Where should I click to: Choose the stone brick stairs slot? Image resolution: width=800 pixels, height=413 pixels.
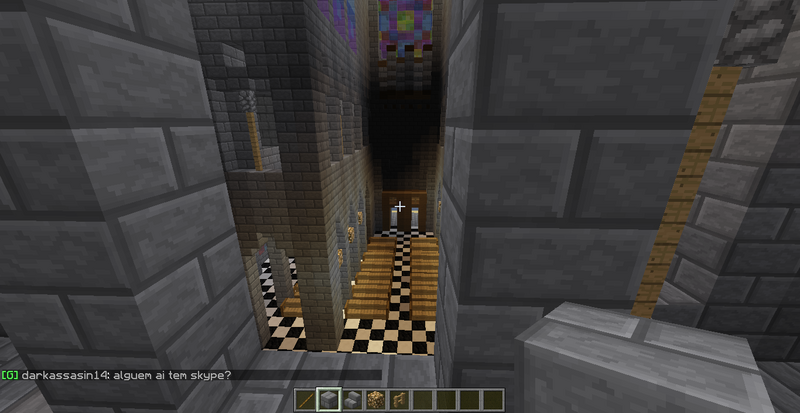point(354,400)
